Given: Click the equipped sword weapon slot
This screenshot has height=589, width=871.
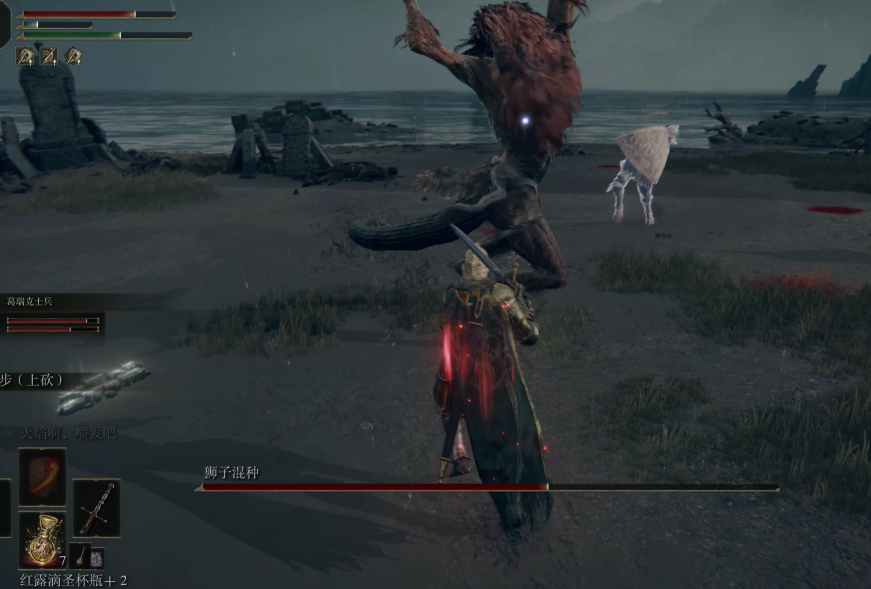Looking at the screenshot, I should pos(96,508).
